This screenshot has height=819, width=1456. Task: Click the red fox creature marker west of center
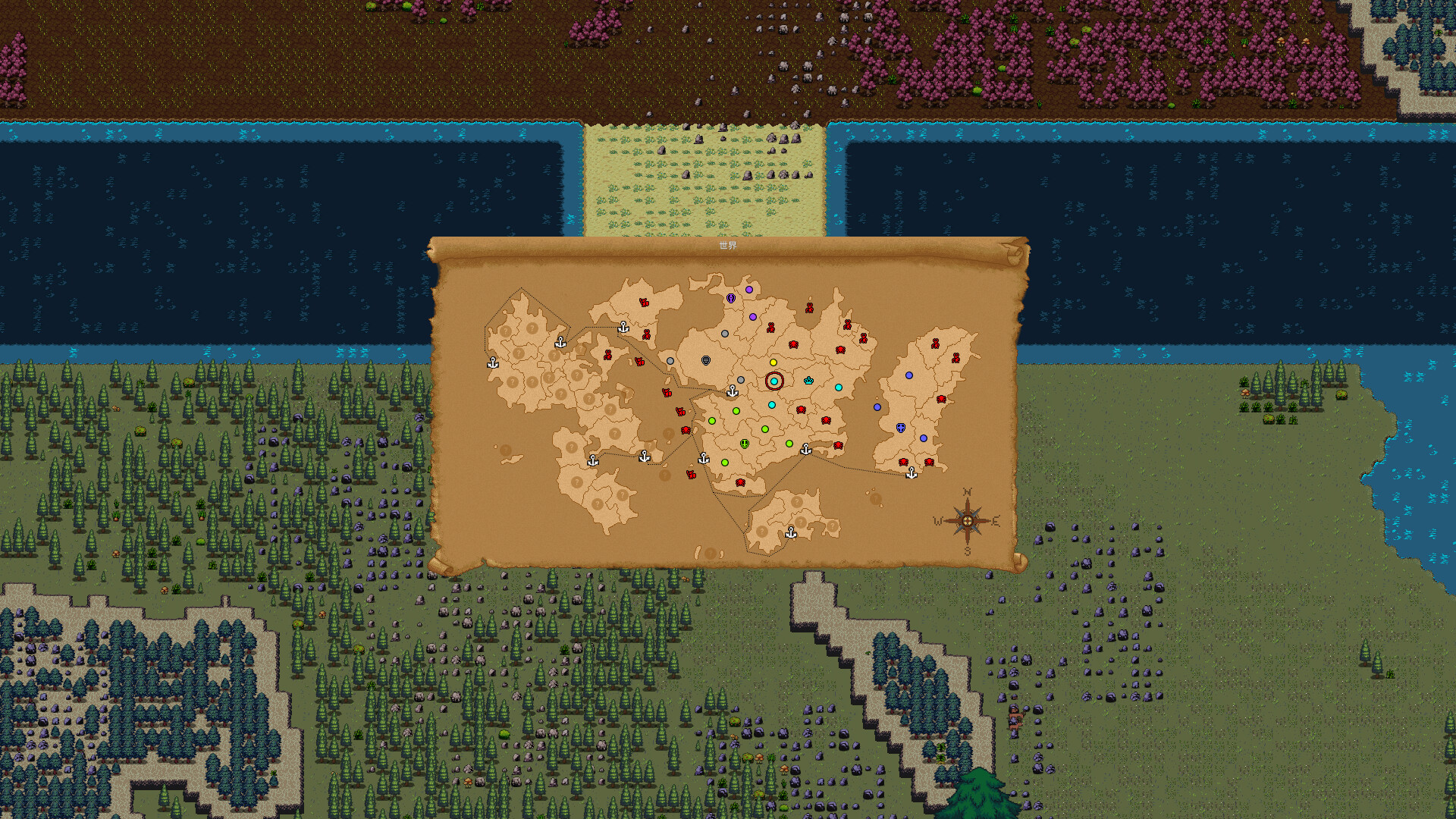[x=667, y=393]
